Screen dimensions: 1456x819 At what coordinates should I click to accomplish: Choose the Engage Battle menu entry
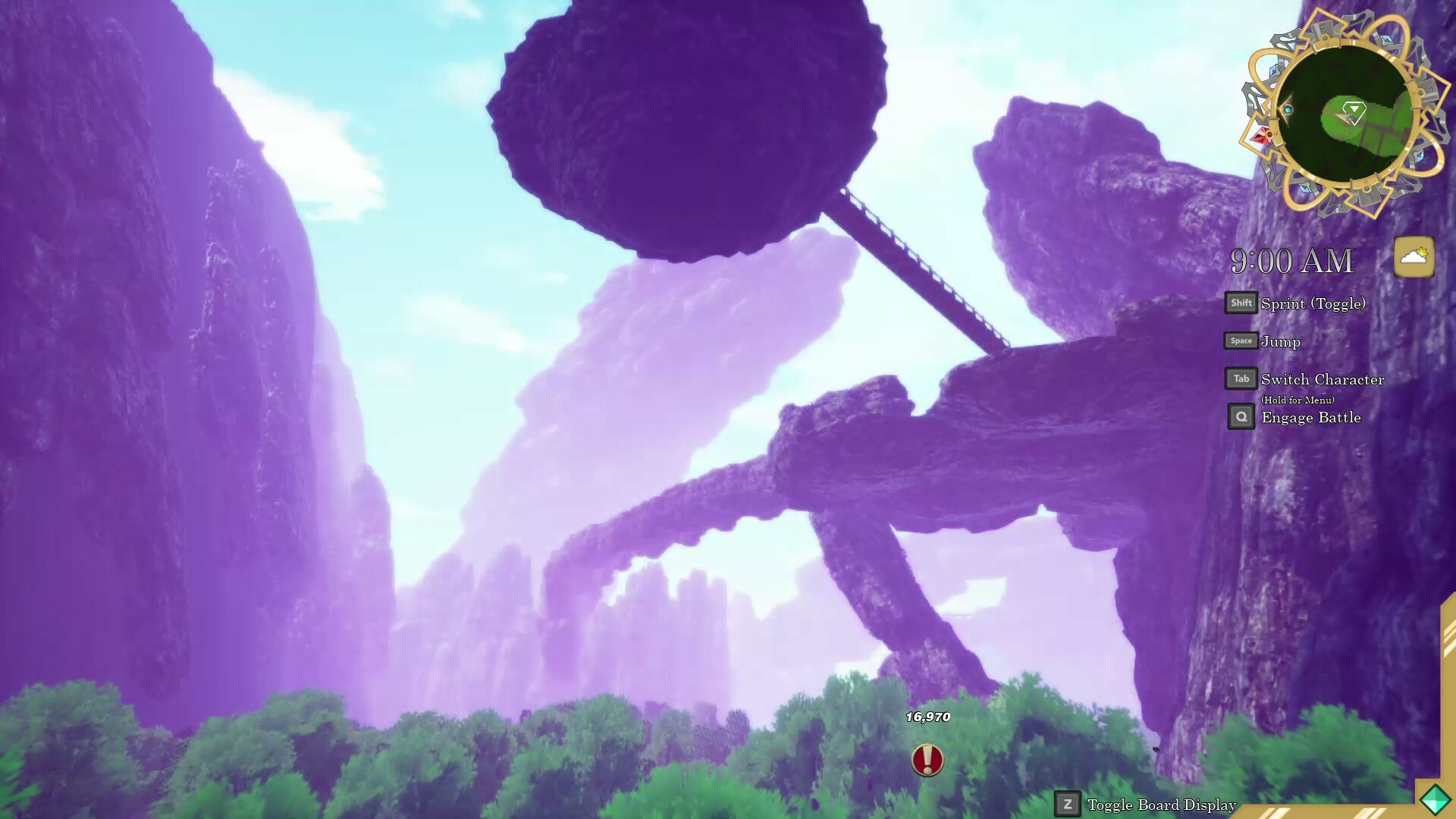1310,417
